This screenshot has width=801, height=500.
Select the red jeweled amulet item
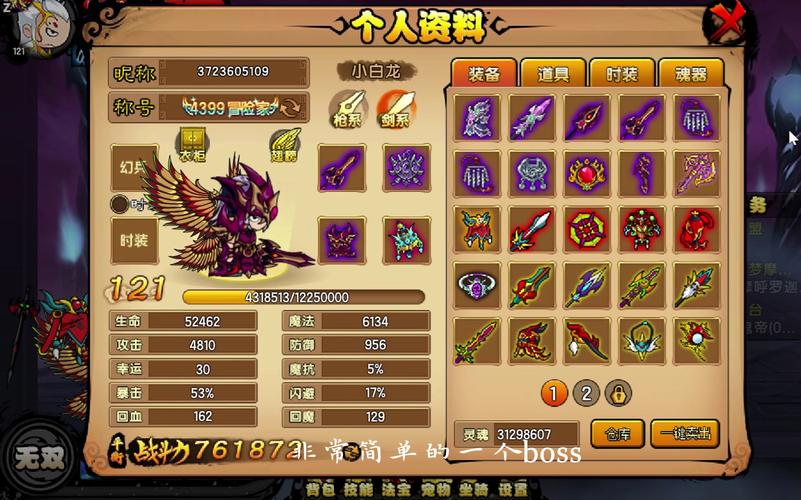pos(588,174)
